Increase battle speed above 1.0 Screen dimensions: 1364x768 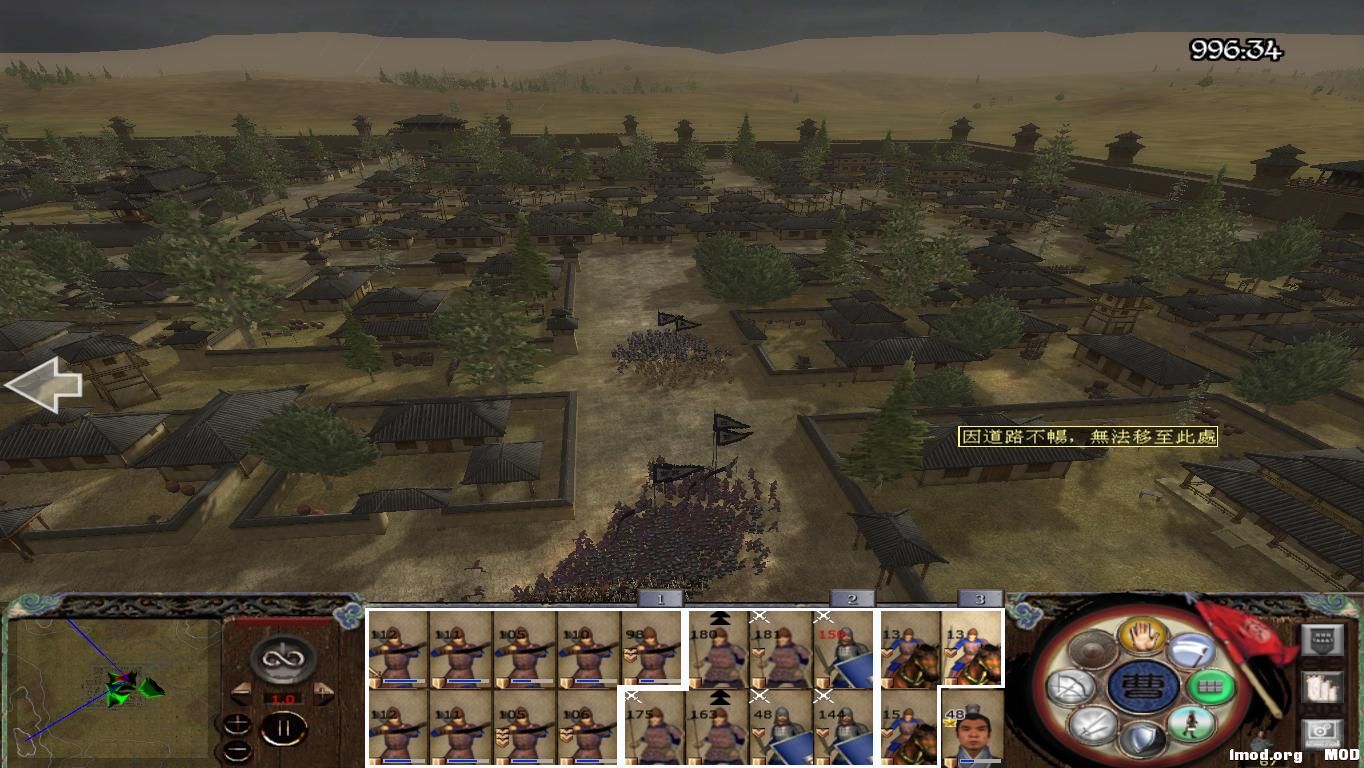click(324, 691)
